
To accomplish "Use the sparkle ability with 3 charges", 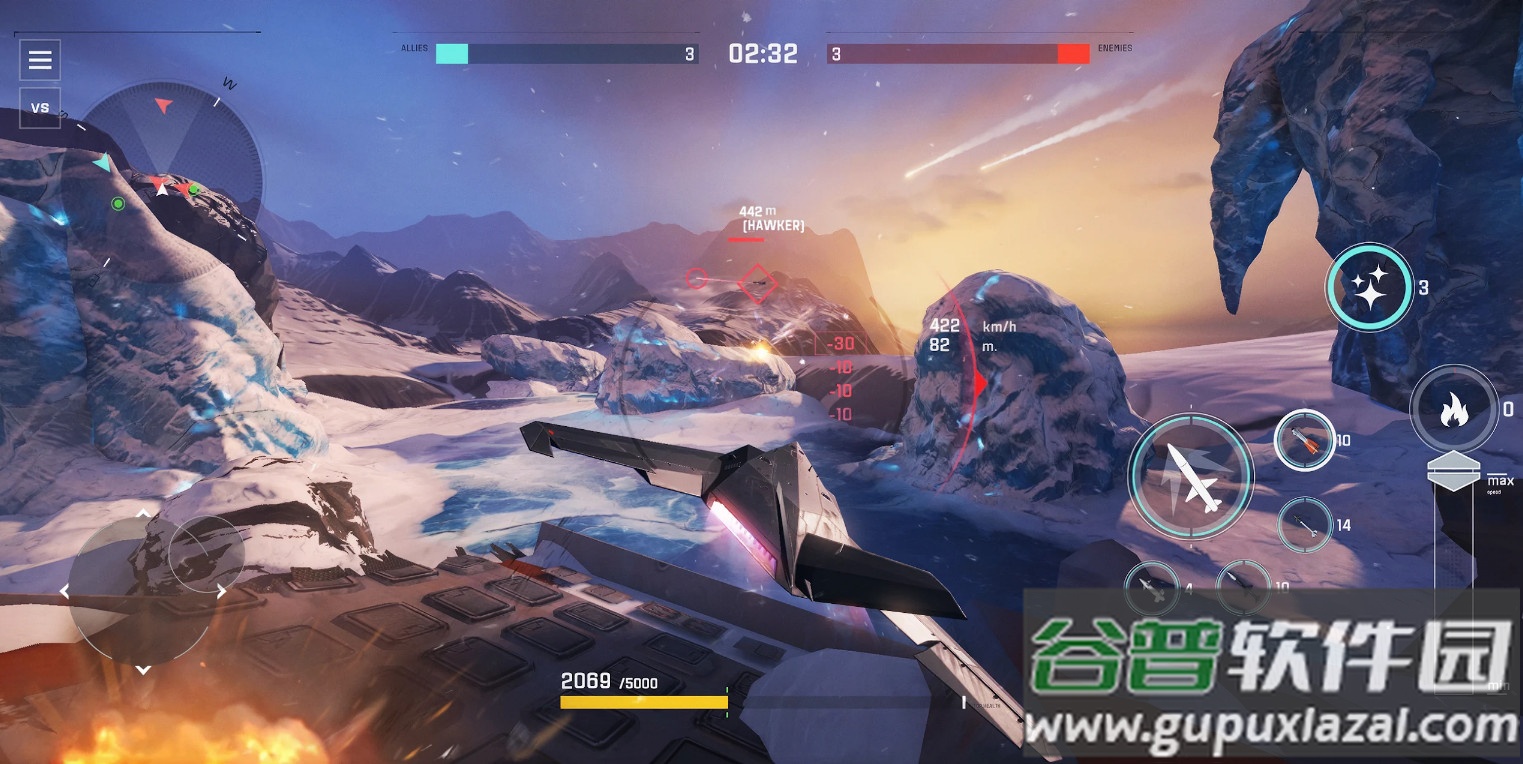I will (x=1369, y=288).
